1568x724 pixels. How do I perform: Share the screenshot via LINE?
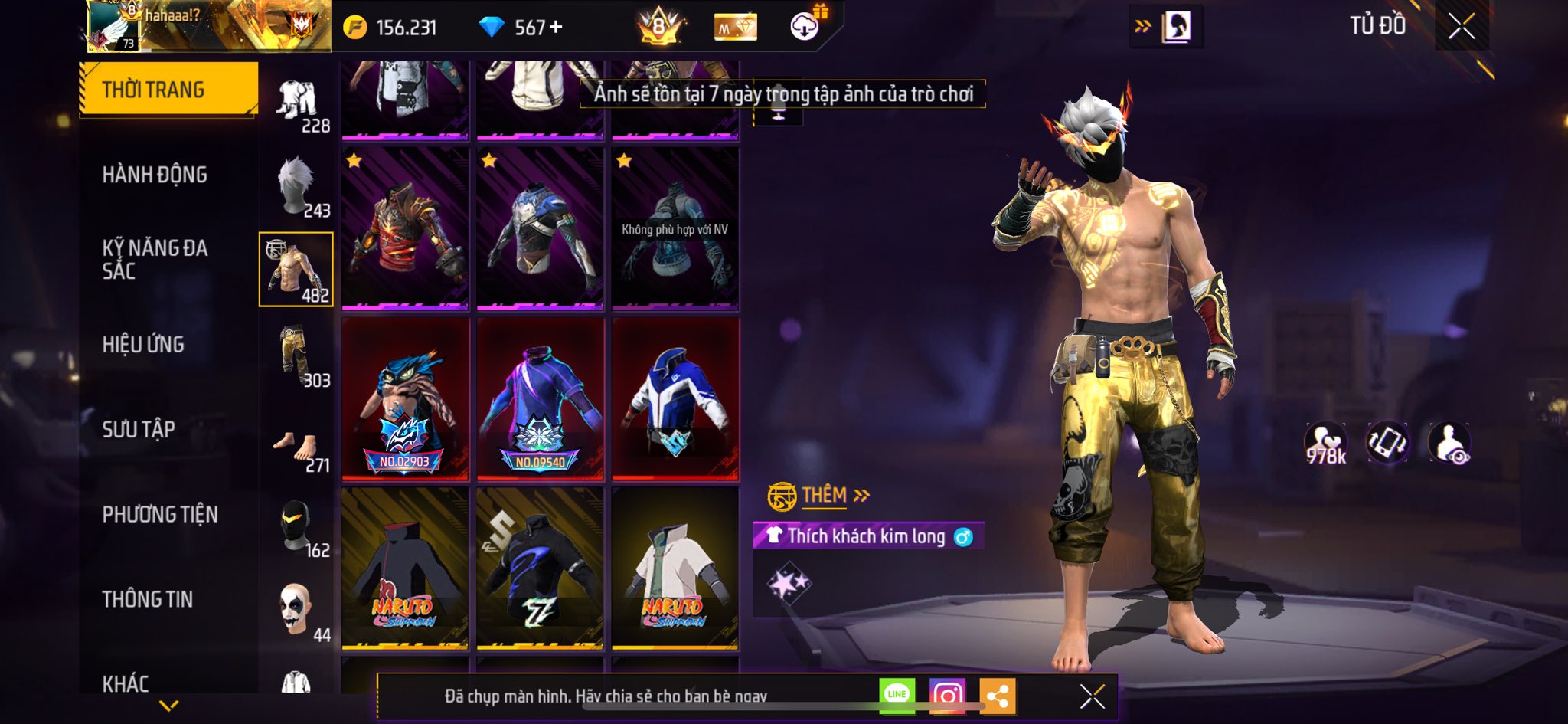point(897,694)
